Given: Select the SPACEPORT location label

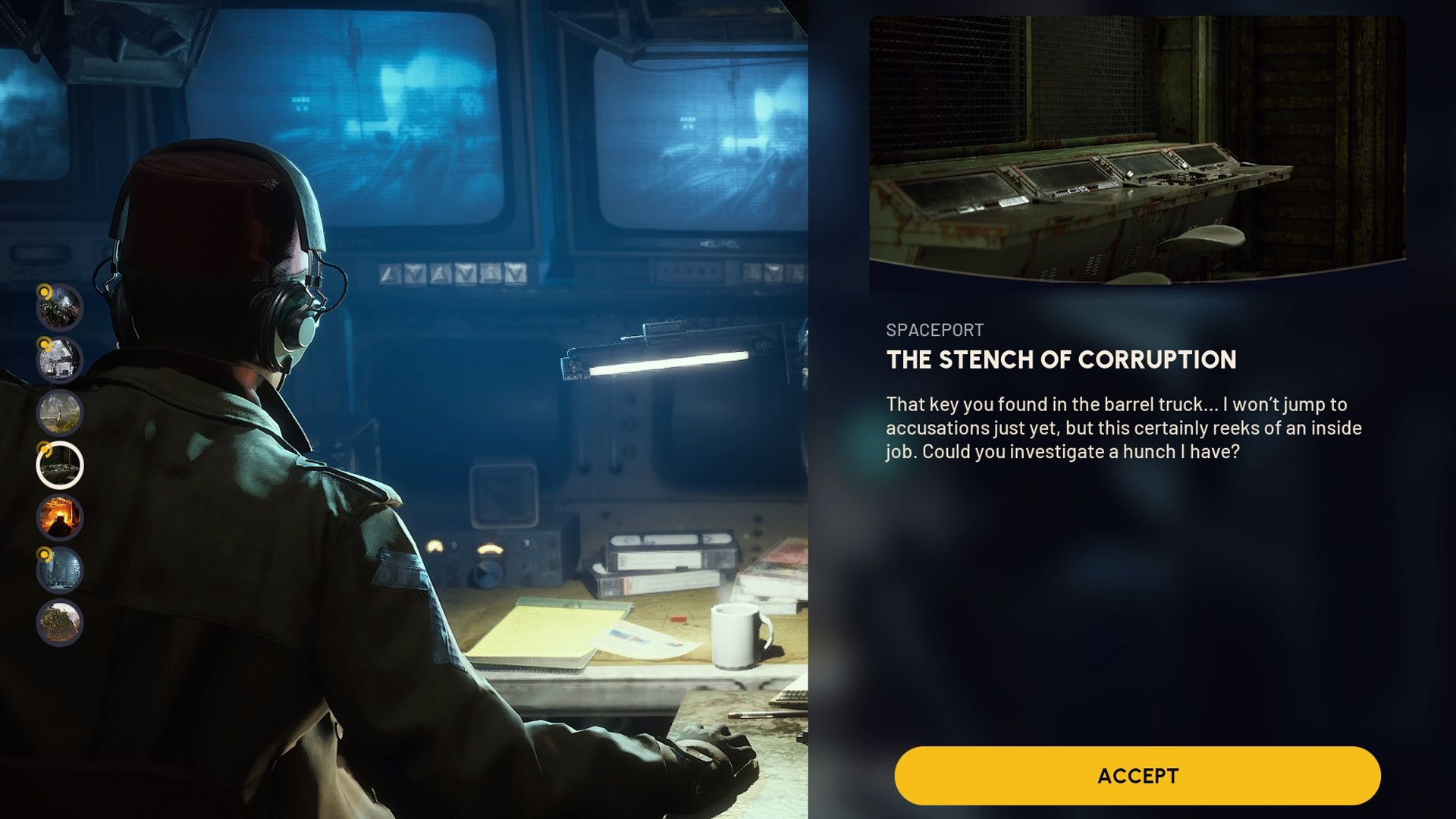Looking at the screenshot, I should pos(934,329).
